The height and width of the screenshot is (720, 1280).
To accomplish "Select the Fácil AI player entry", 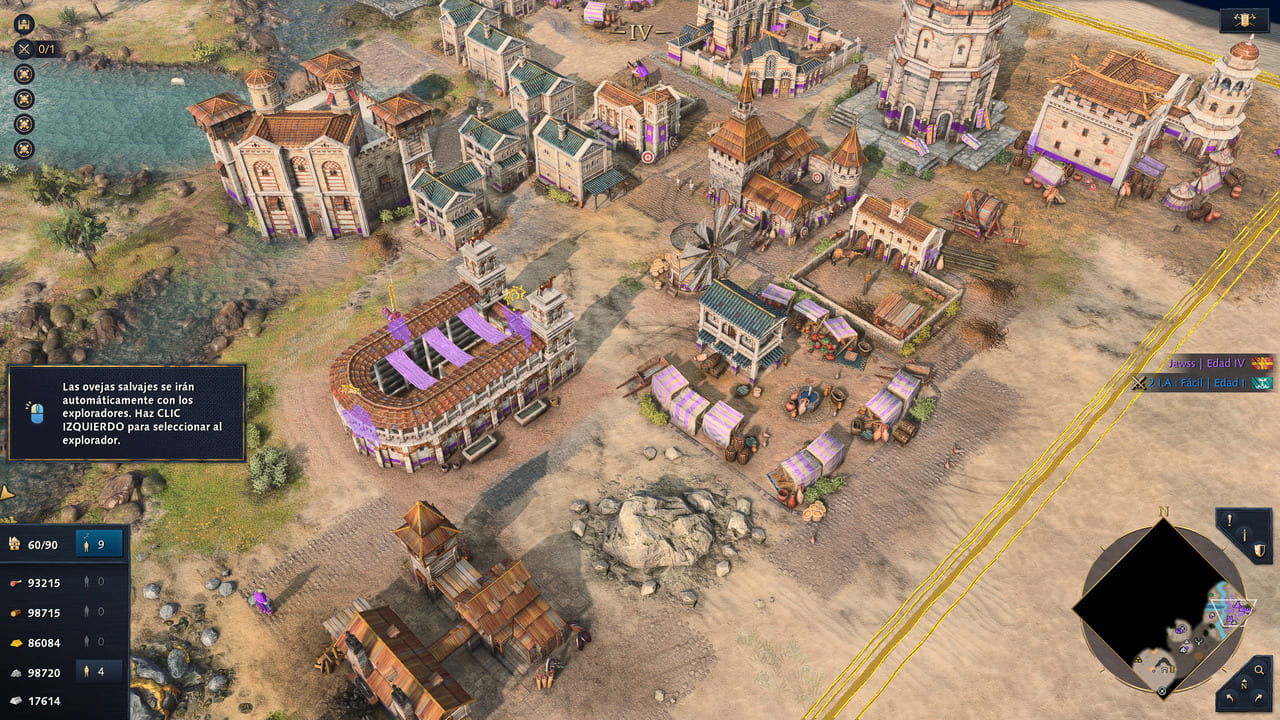I will tap(1200, 383).
